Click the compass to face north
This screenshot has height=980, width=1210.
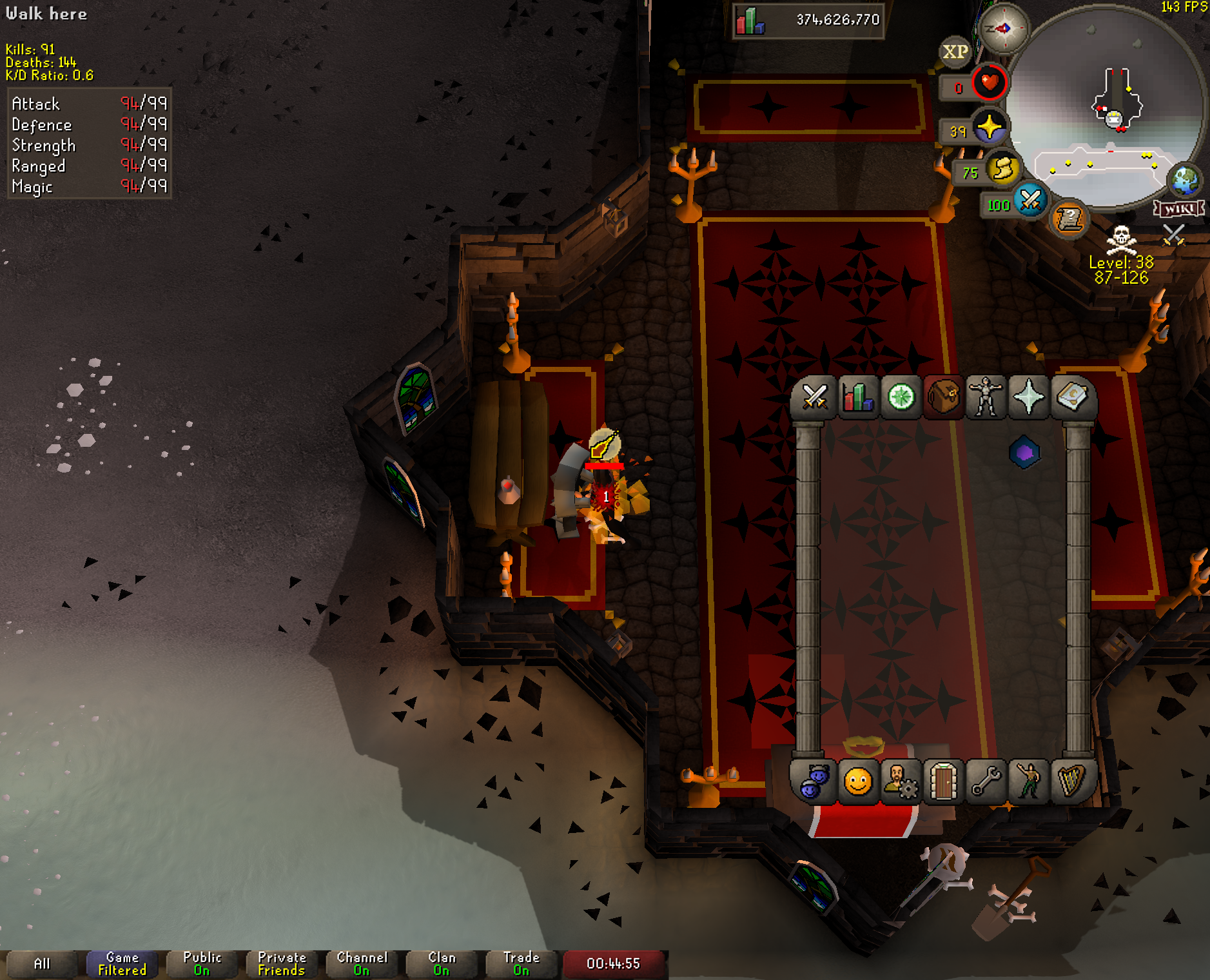(1003, 28)
